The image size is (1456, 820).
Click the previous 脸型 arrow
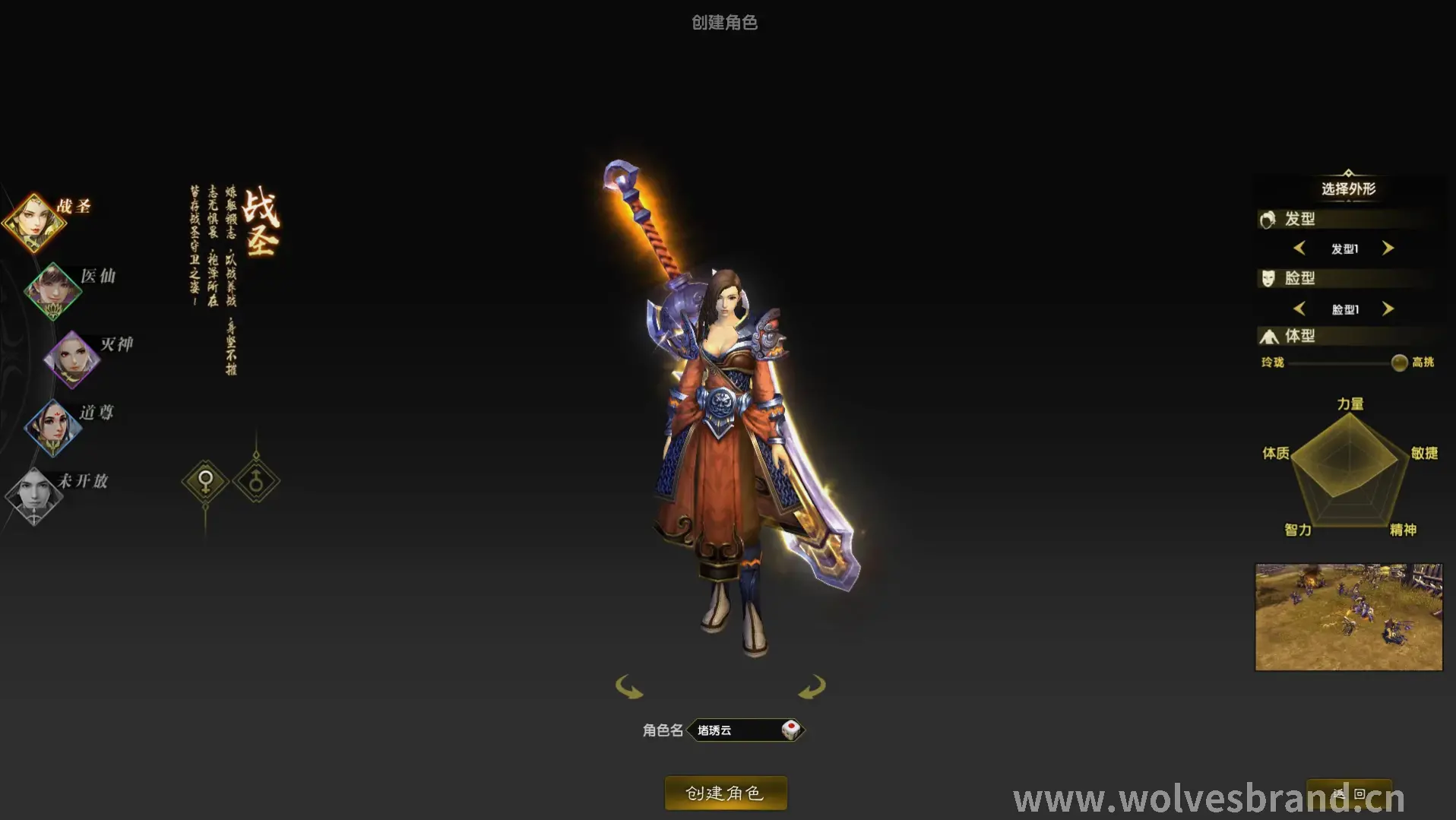1299,309
